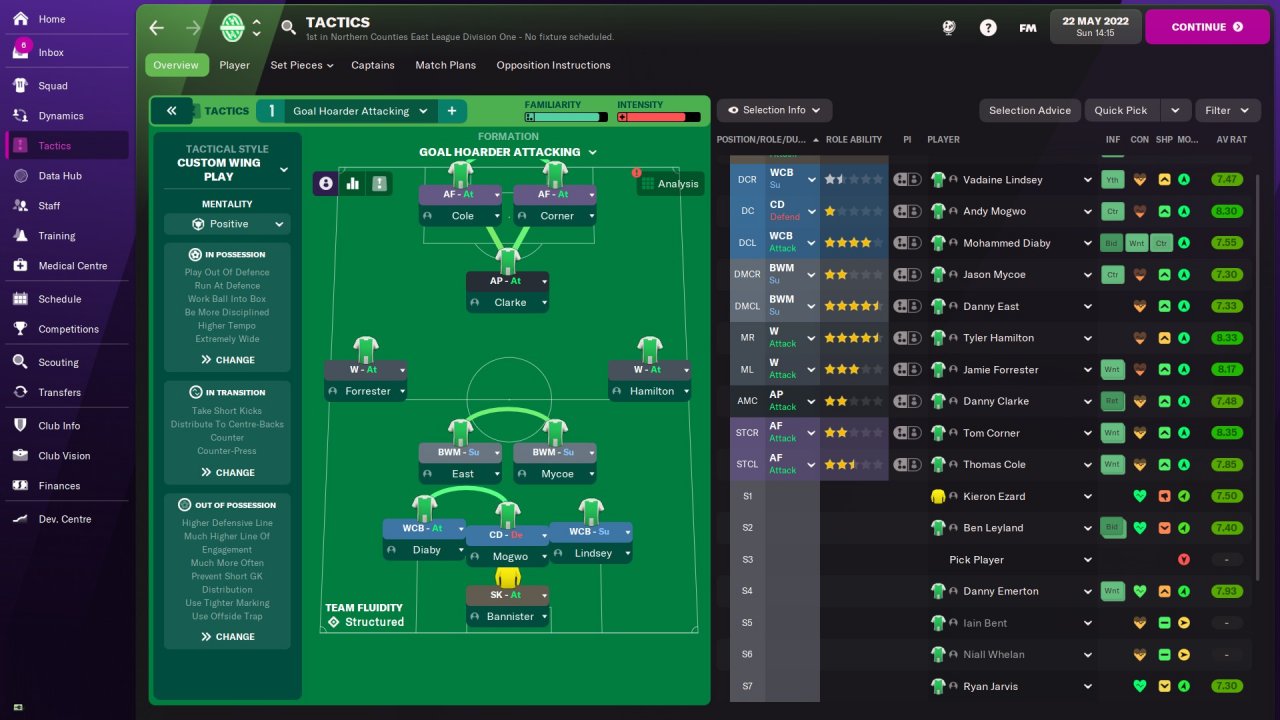The height and width of the screenshot is (720, 1280).
Task: Open the Mentality Positive dropdown
Action: point(227,224)
